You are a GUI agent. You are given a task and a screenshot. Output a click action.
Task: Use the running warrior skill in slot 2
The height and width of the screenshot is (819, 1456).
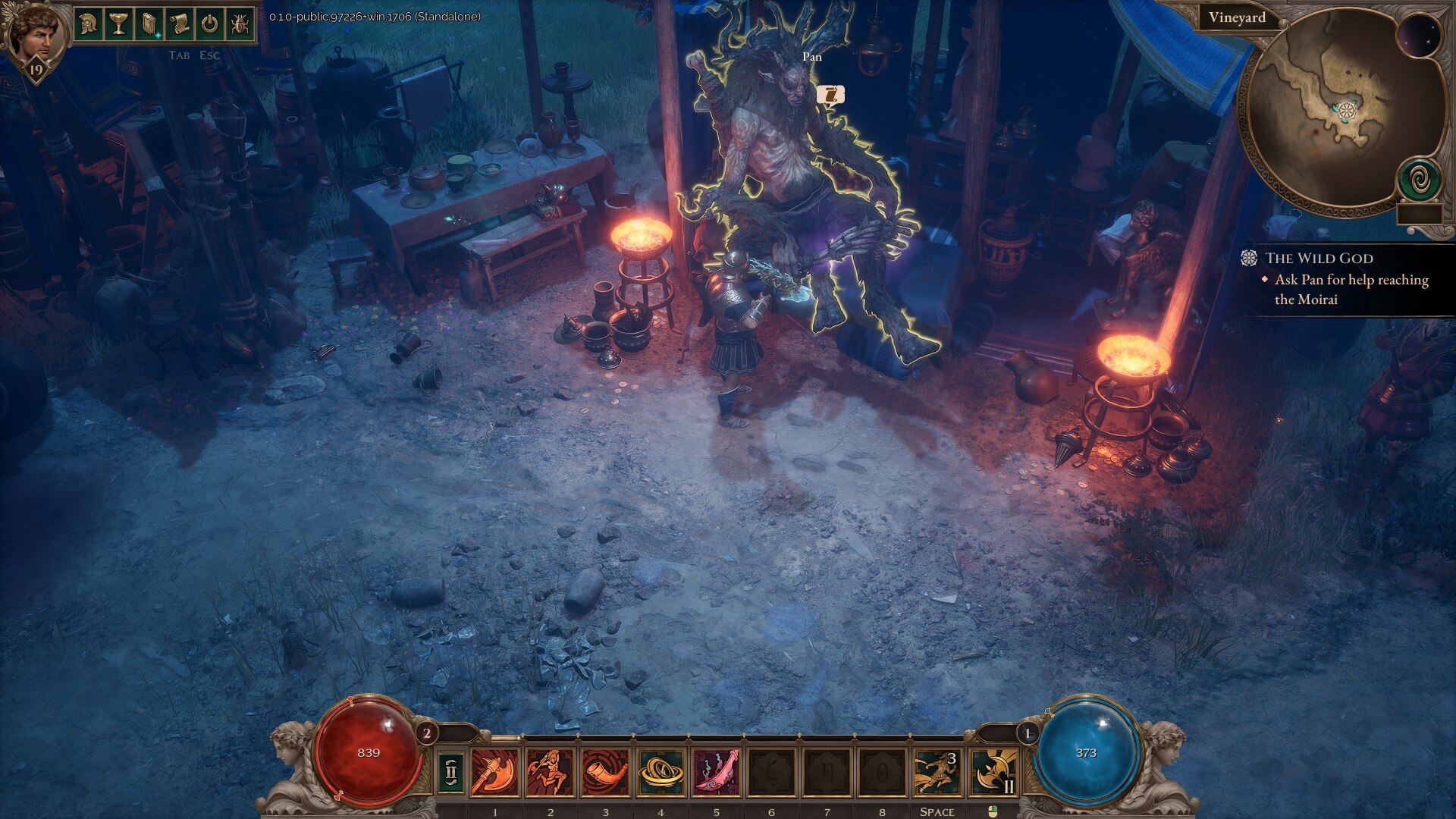(x=551, y=773)
